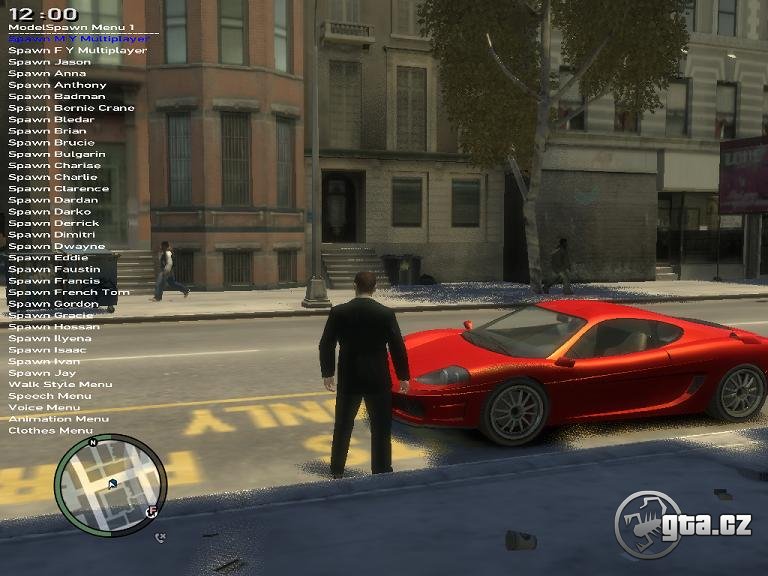The height and width of the screenshot is (576, 768).
Task: Open the Voice Menu
Action: click(x=44, y=407)
